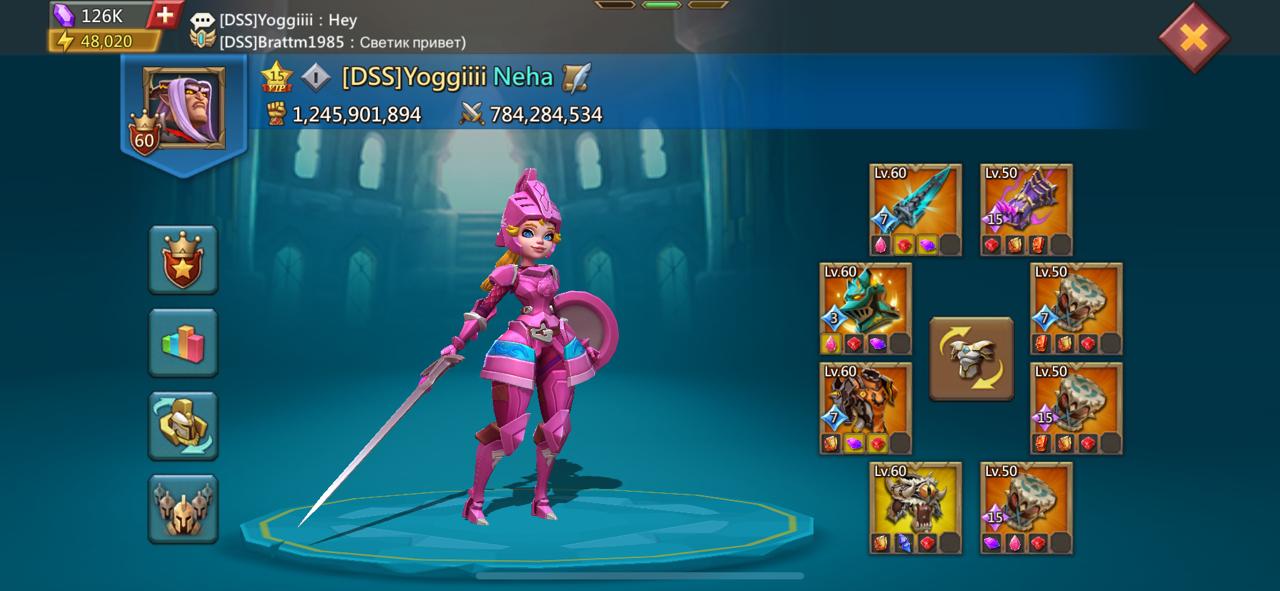Inspect the Lv.60 green helmet slot
Image resolution: width=1280 pixels, height=591 pixels.
click(865, 308)
